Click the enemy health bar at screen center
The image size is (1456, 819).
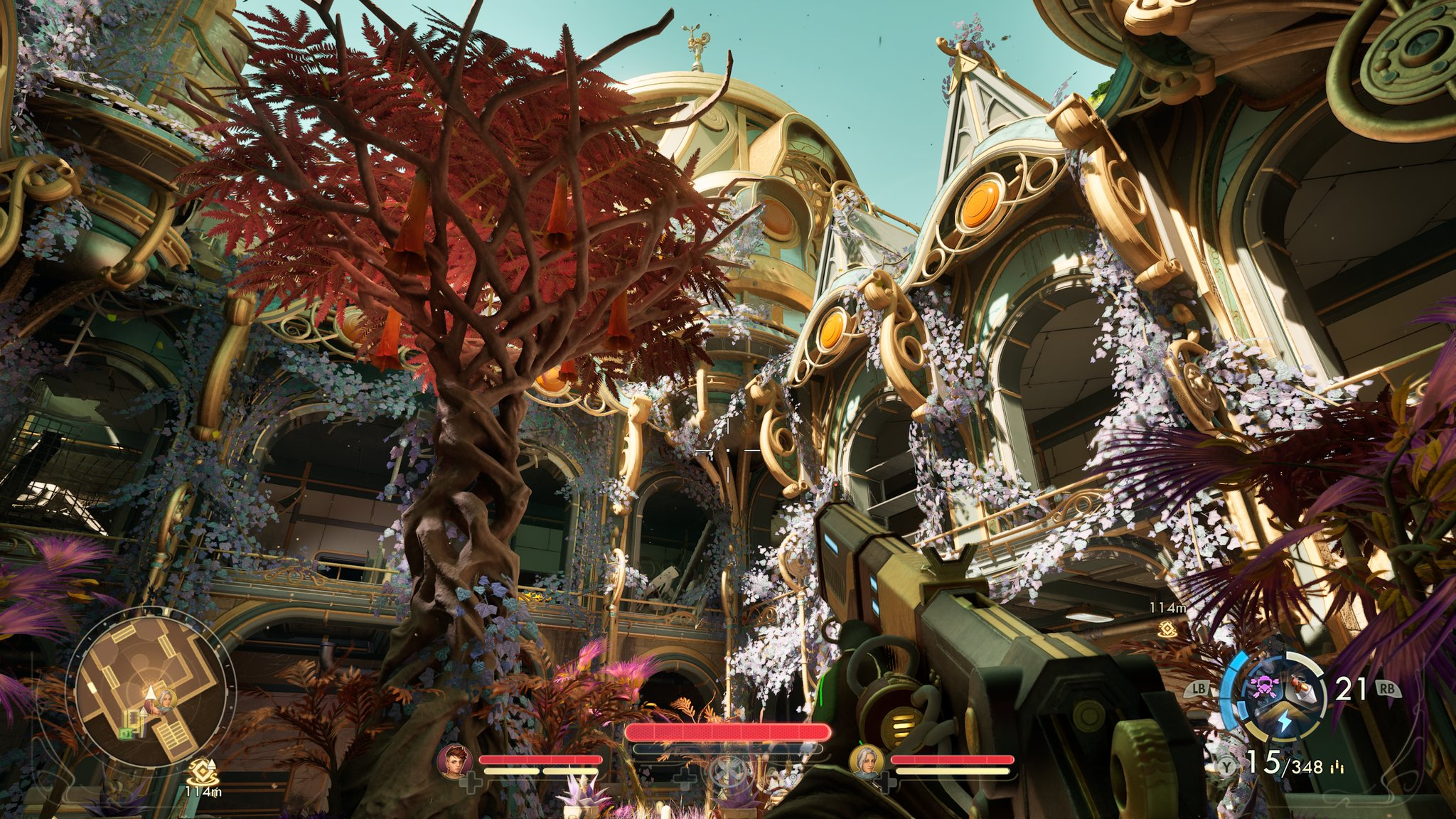727,731
